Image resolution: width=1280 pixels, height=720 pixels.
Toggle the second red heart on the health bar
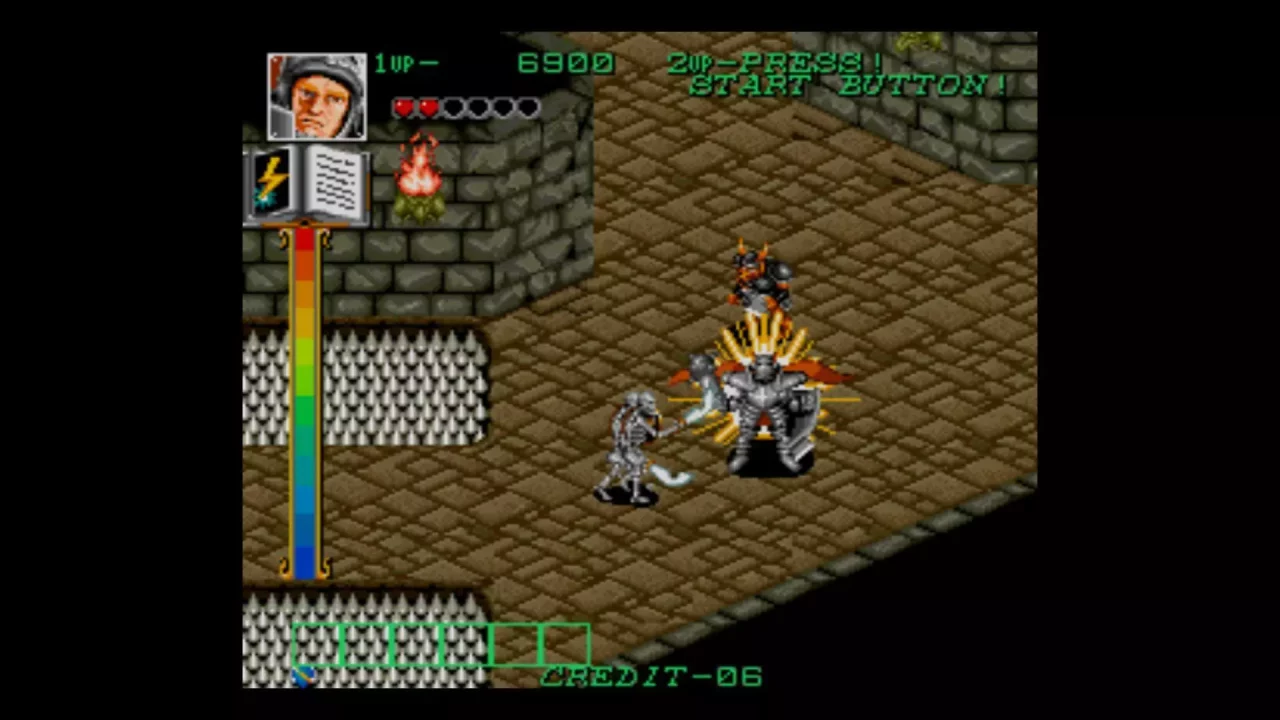pyautogui.click(x=428, y=107)
